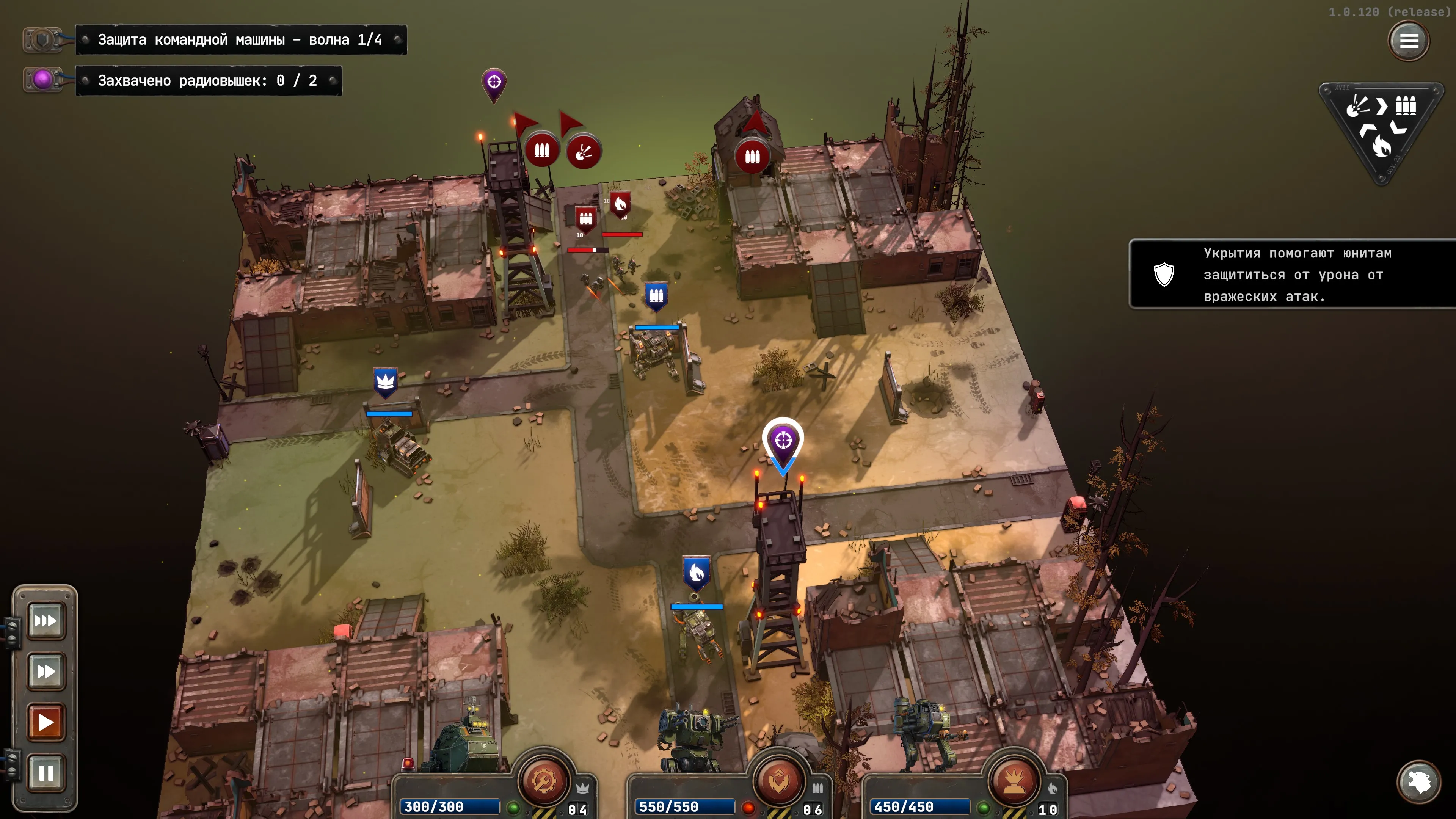
Task: Activate the wrench-and-gear repair ability
Action: pyautogui.click(x=543, y=781)
